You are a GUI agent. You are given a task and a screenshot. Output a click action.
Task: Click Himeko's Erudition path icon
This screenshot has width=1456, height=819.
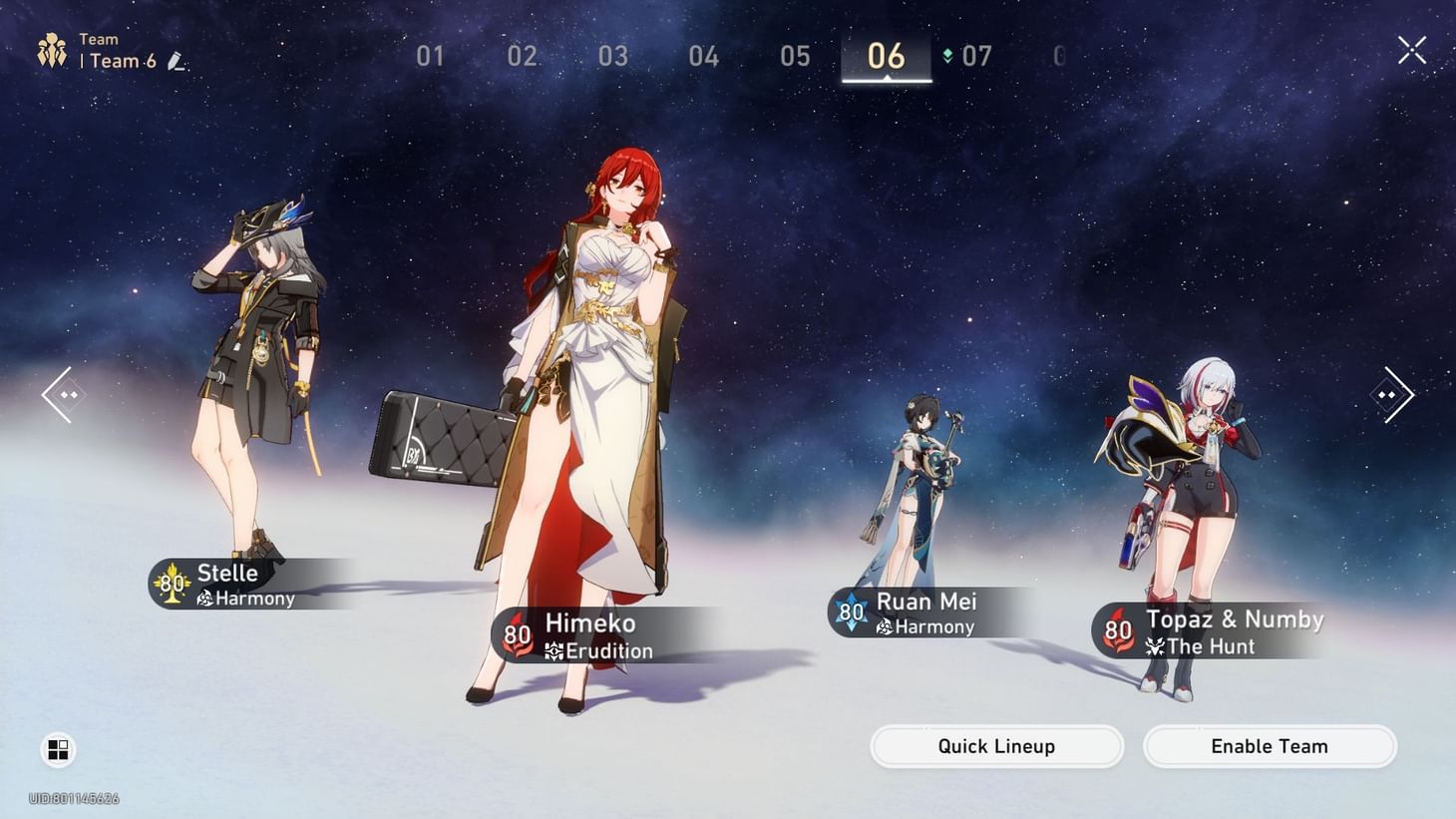click(x=554, y=650)
